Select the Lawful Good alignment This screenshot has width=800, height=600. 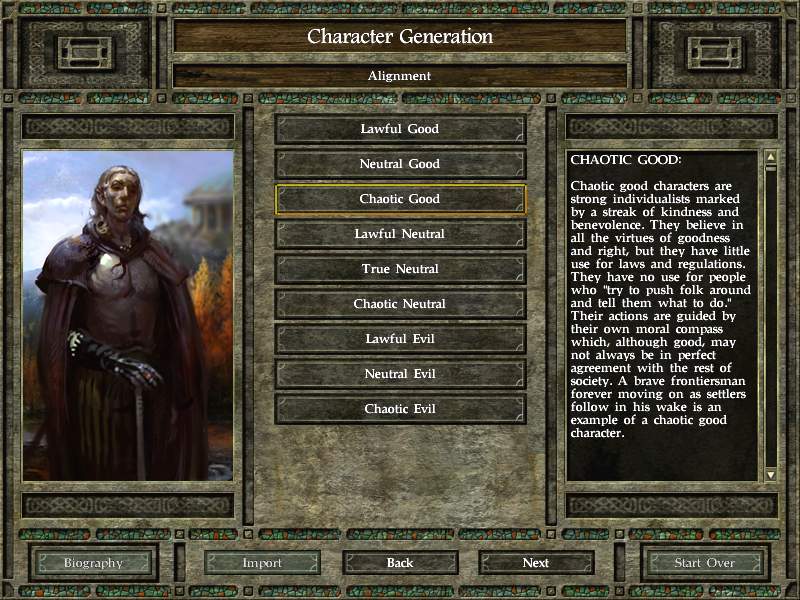(x=400, y=129)
